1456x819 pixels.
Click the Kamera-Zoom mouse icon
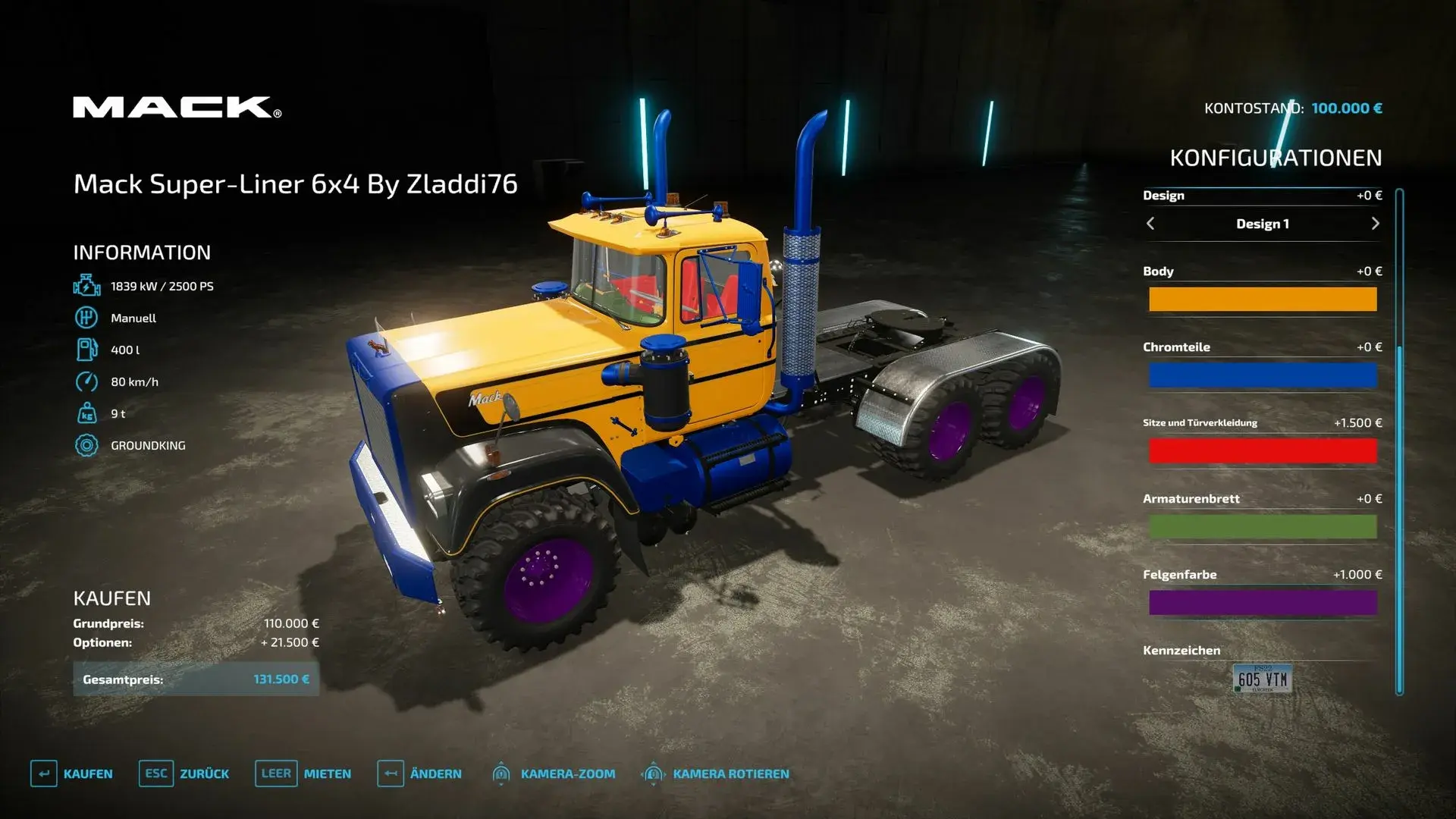point(502,773)
